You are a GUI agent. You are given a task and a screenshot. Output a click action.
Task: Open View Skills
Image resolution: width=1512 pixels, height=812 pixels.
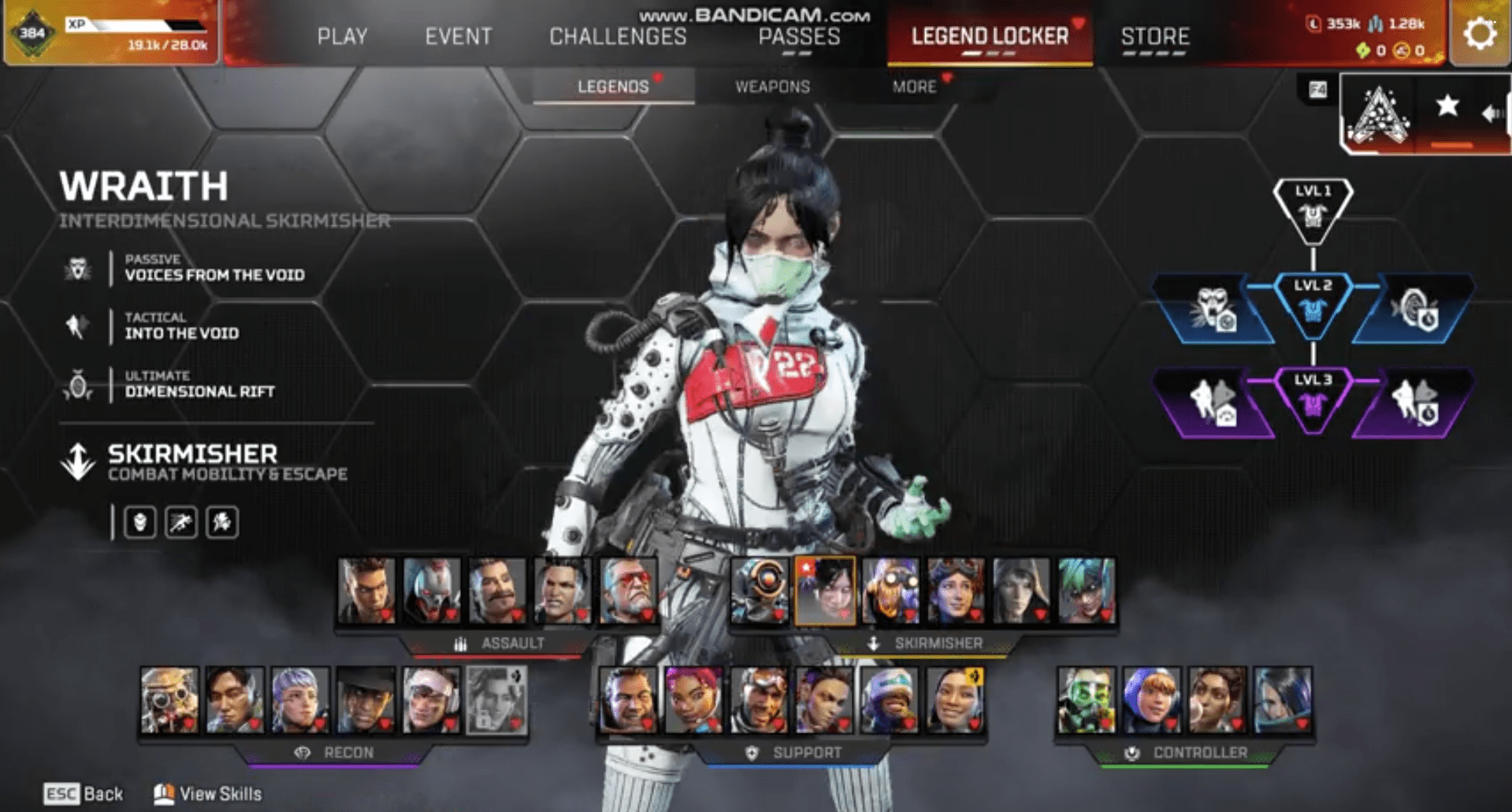click(x=208, y=793)
